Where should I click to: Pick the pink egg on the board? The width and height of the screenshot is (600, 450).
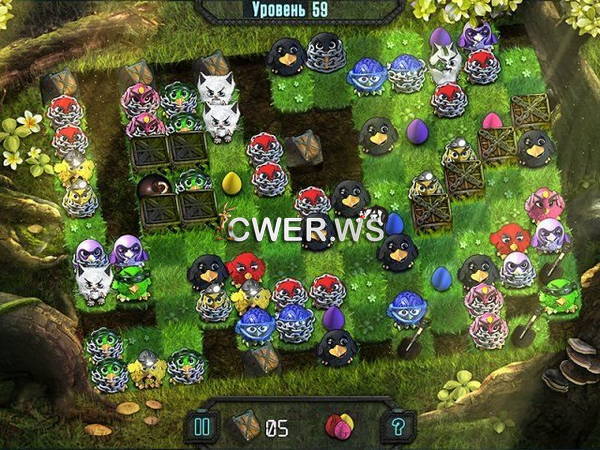(492, 122)
